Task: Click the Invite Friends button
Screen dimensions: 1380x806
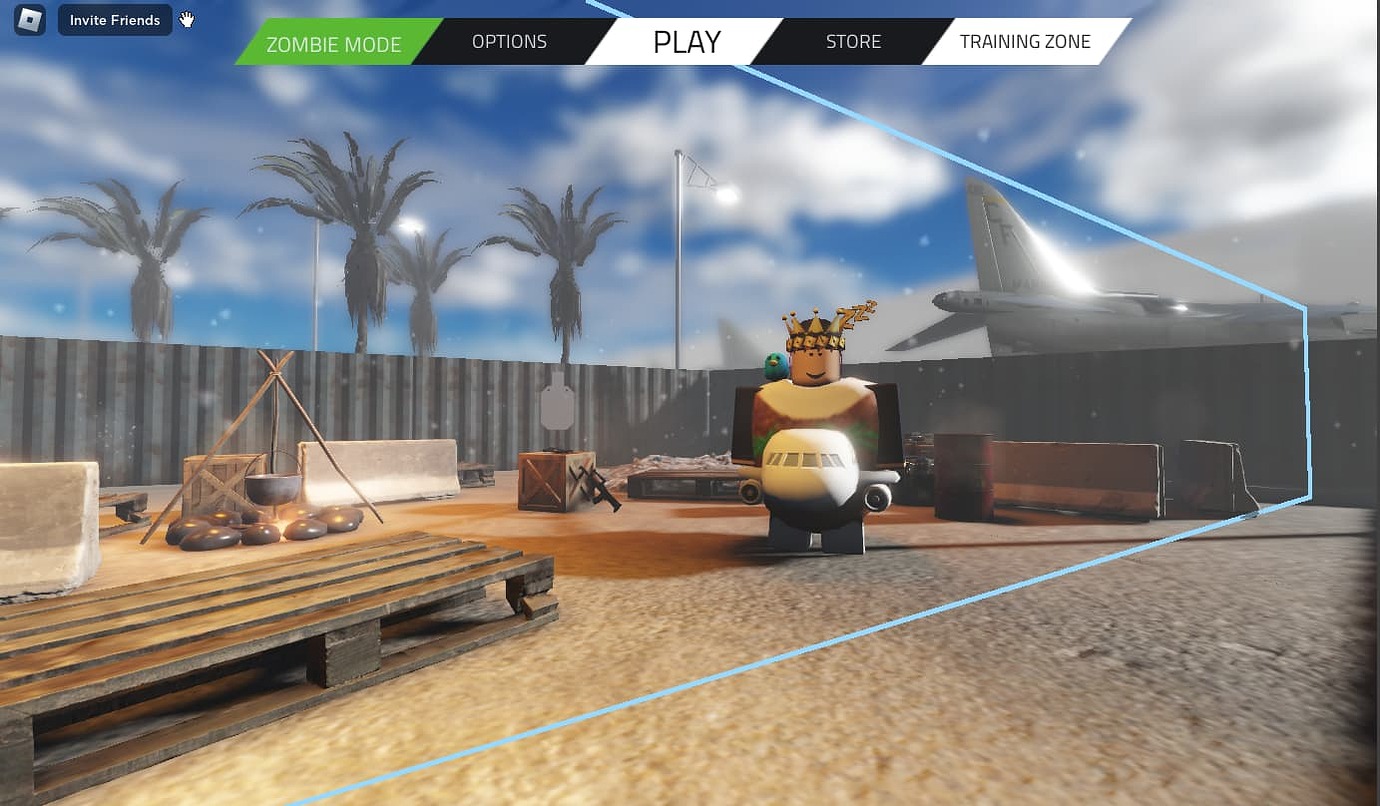Action: tap(114, 19)
